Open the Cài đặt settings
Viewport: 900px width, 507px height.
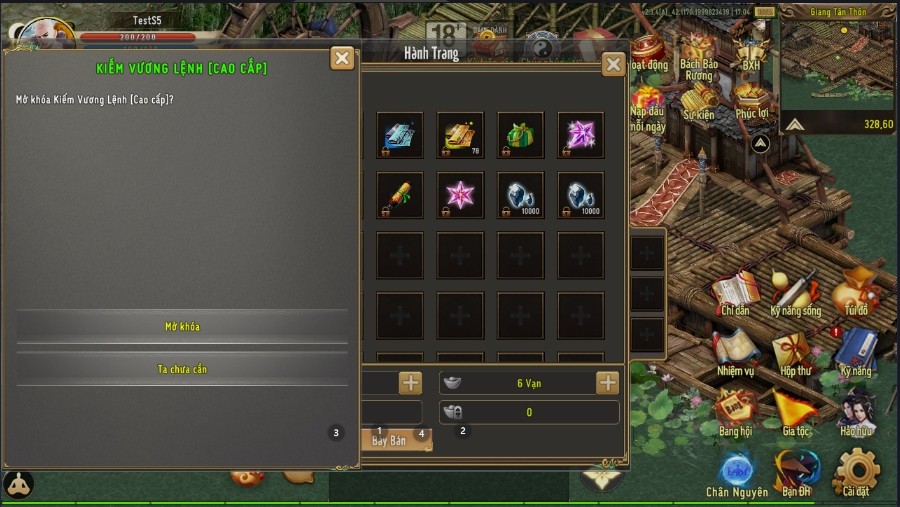[x=856, y=473]
